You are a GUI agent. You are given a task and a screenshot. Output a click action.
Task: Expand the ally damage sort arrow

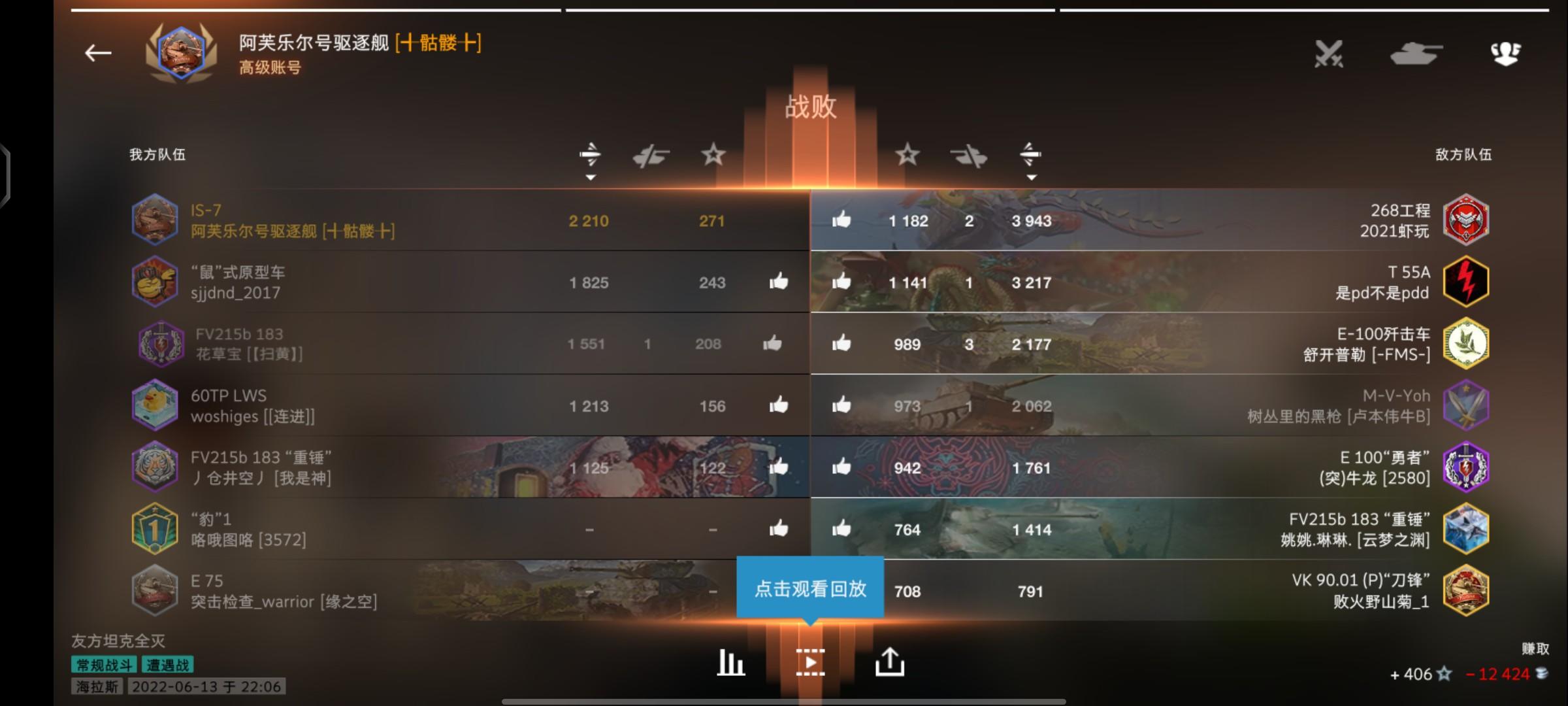[x=591, y=176]
